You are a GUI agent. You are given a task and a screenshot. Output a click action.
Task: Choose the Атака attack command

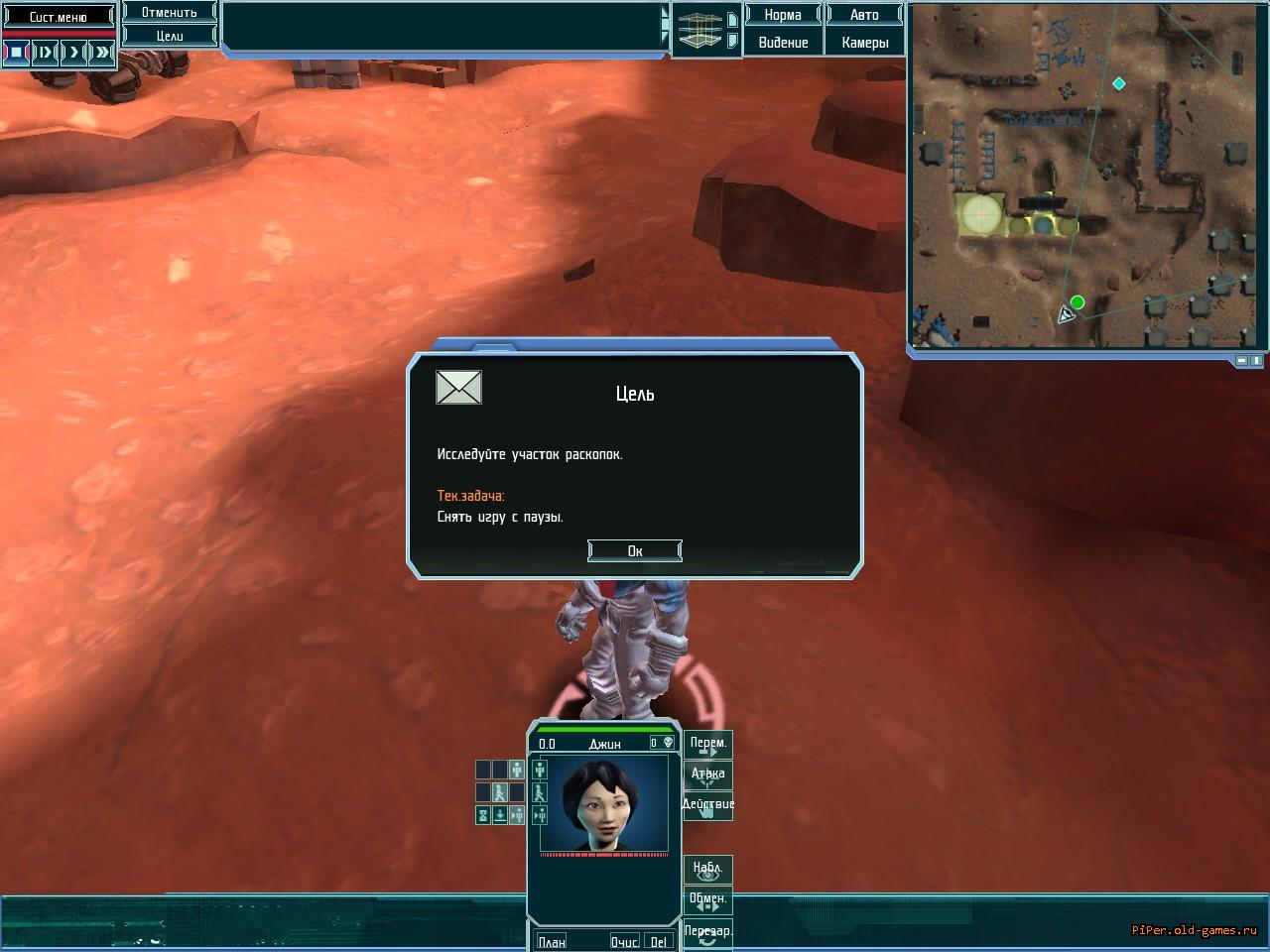click(x=707, y=774)
